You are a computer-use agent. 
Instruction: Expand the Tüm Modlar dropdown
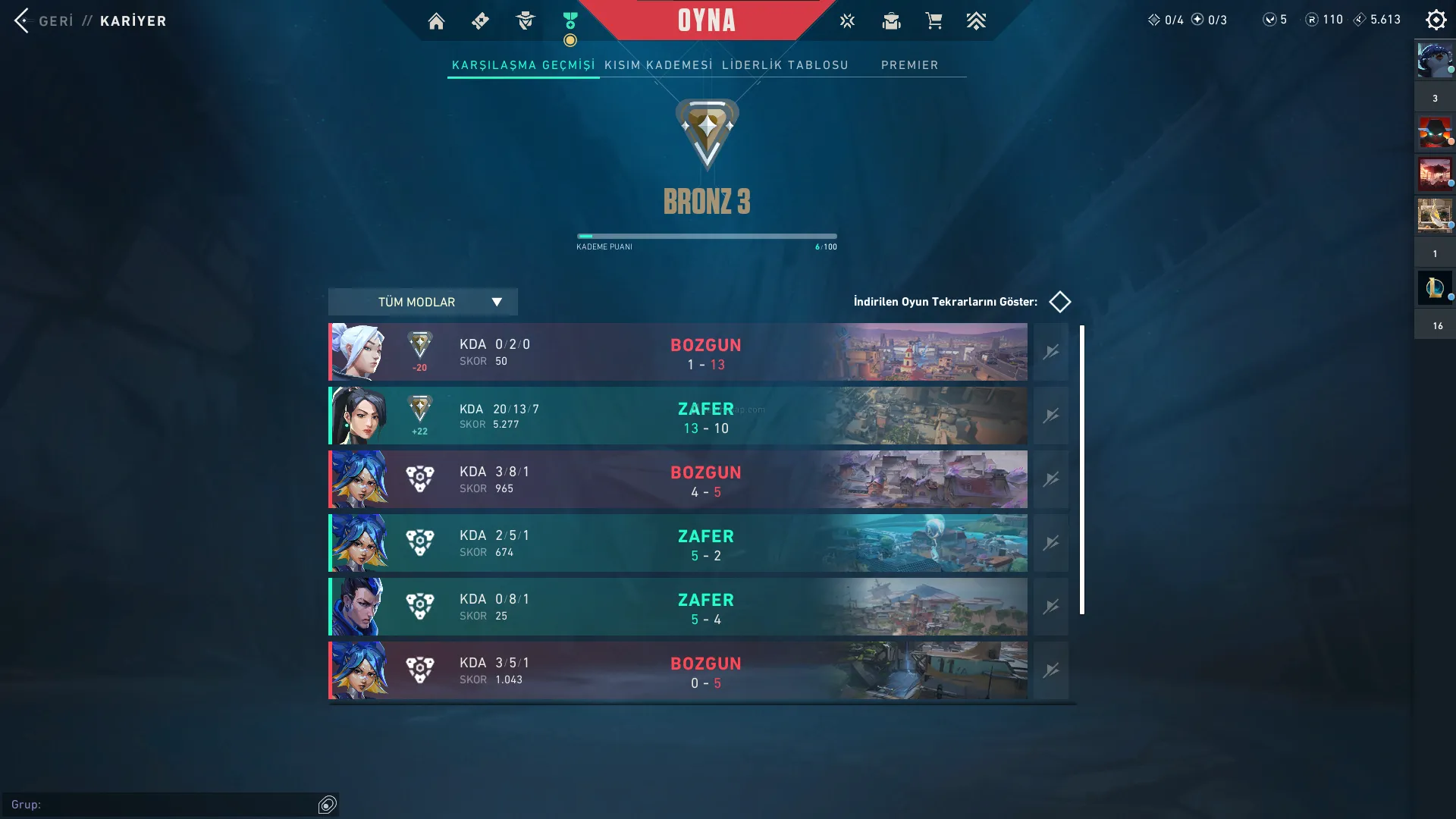(x=422, y=302)
